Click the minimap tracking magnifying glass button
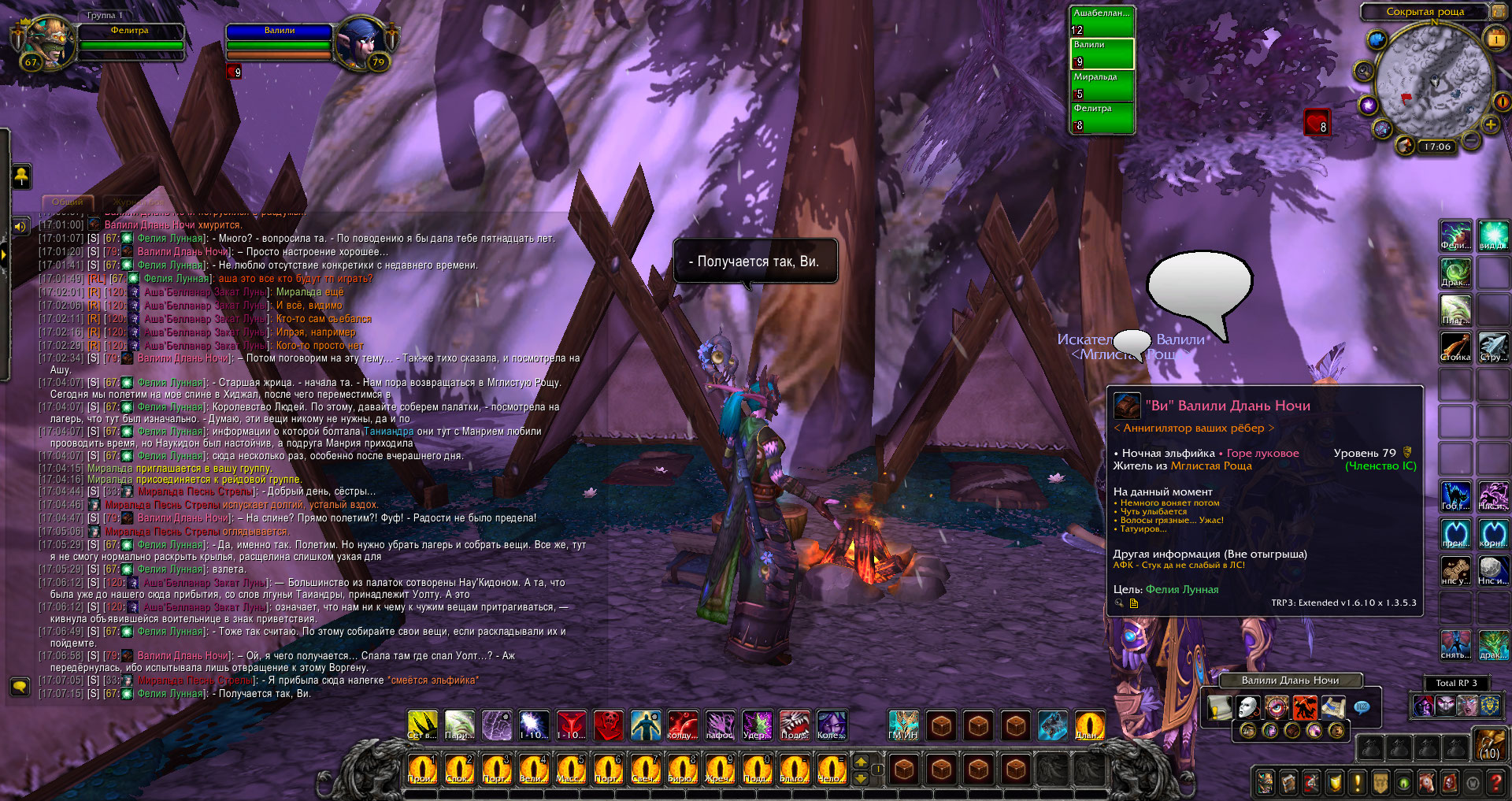 click(x=1363, y=72)
